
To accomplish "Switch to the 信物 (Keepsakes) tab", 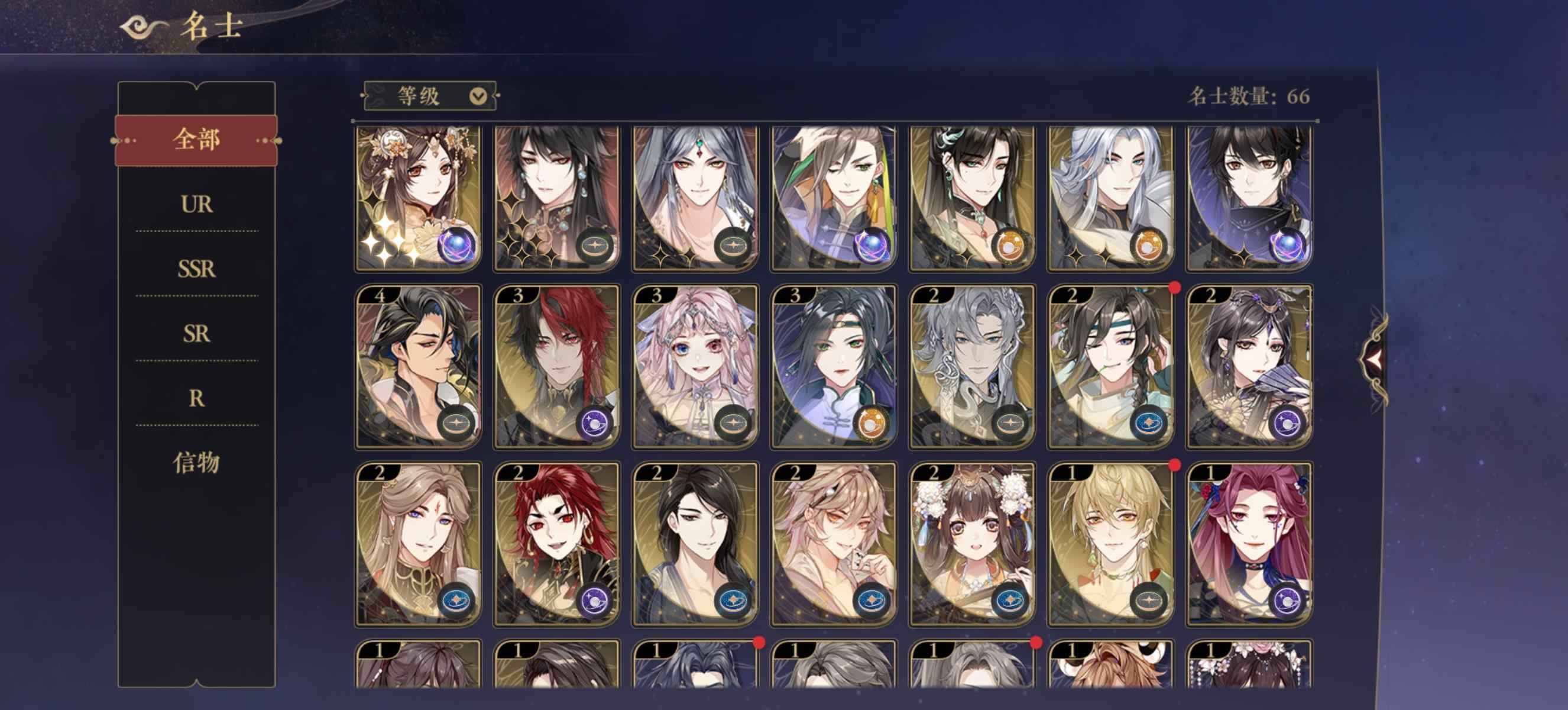I will 196,463.
